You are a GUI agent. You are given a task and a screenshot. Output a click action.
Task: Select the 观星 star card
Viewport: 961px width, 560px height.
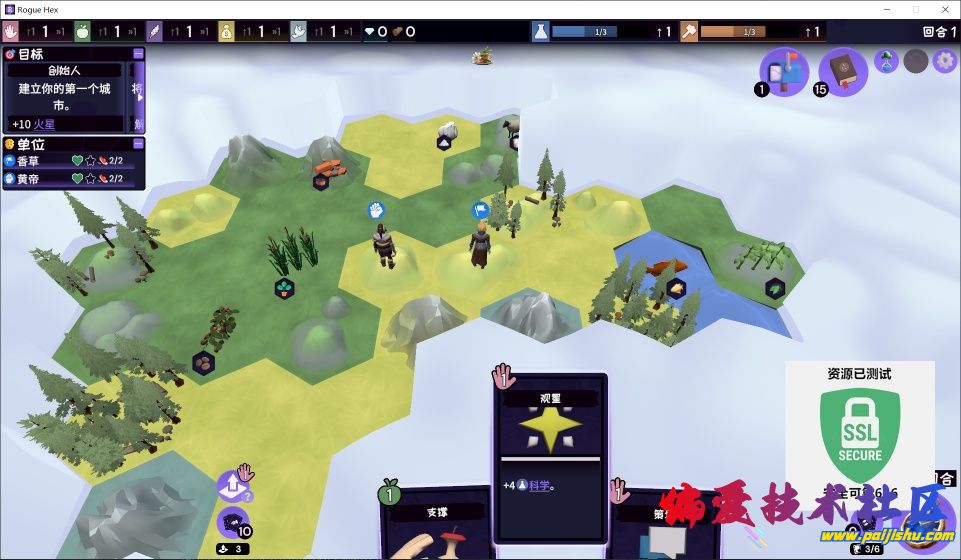click(549, 440)
